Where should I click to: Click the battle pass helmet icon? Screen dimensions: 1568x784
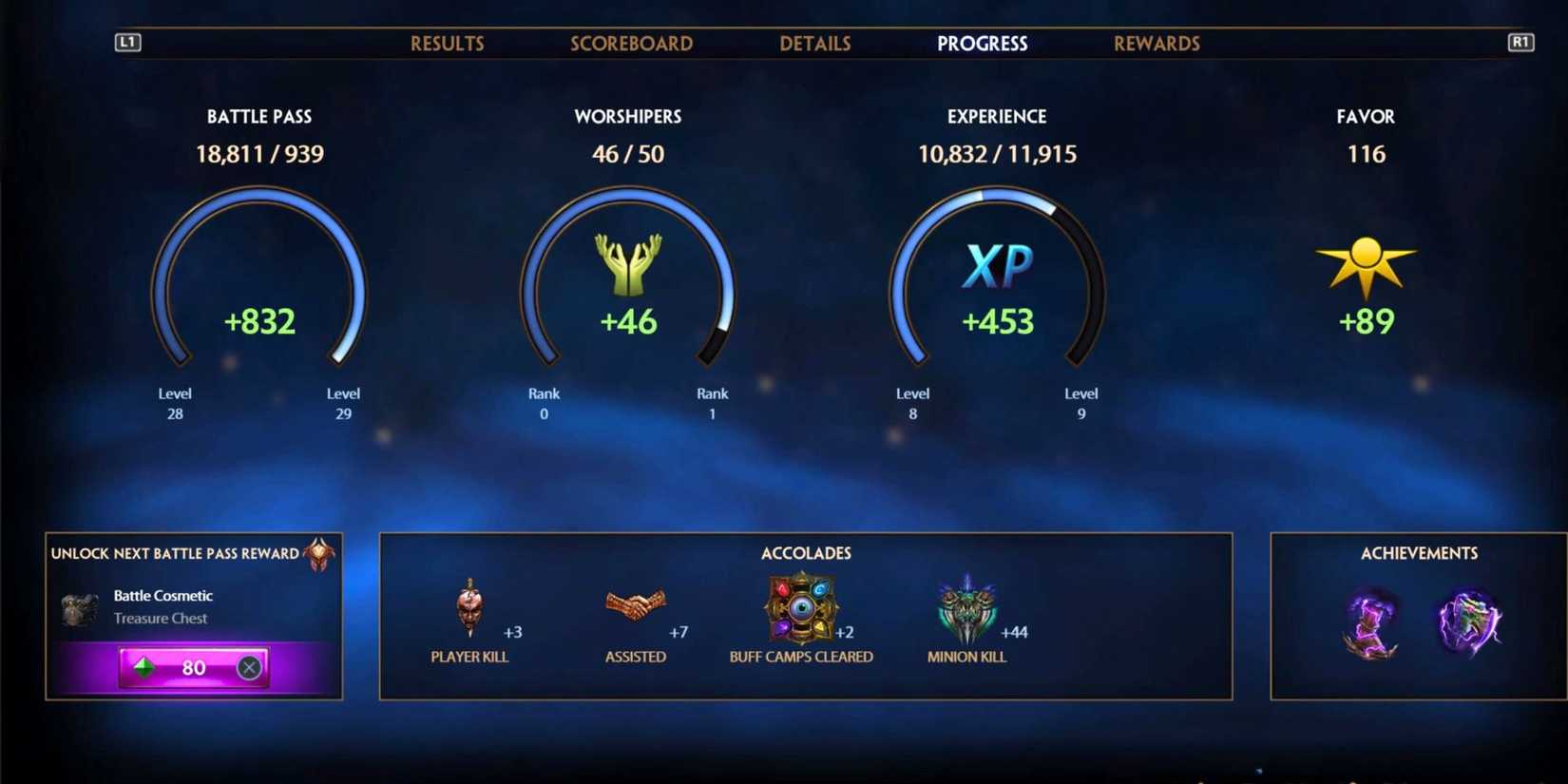pos(320,553)
